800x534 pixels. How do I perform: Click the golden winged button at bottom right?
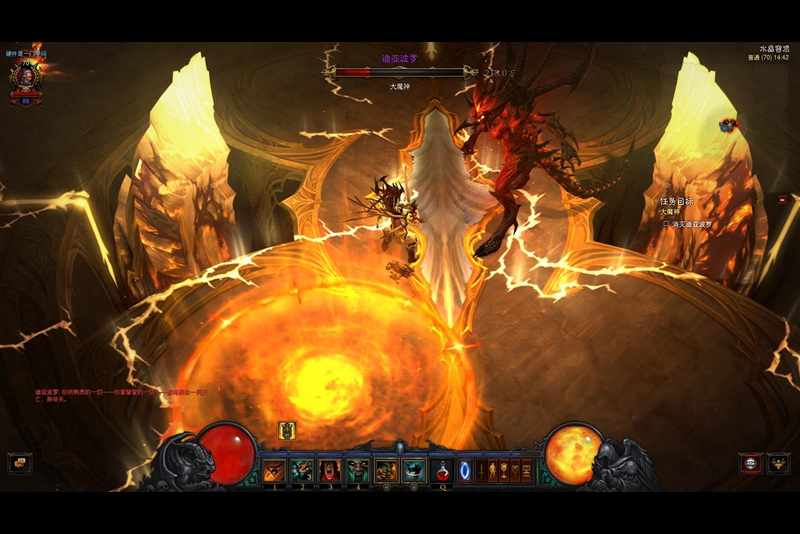779,463
